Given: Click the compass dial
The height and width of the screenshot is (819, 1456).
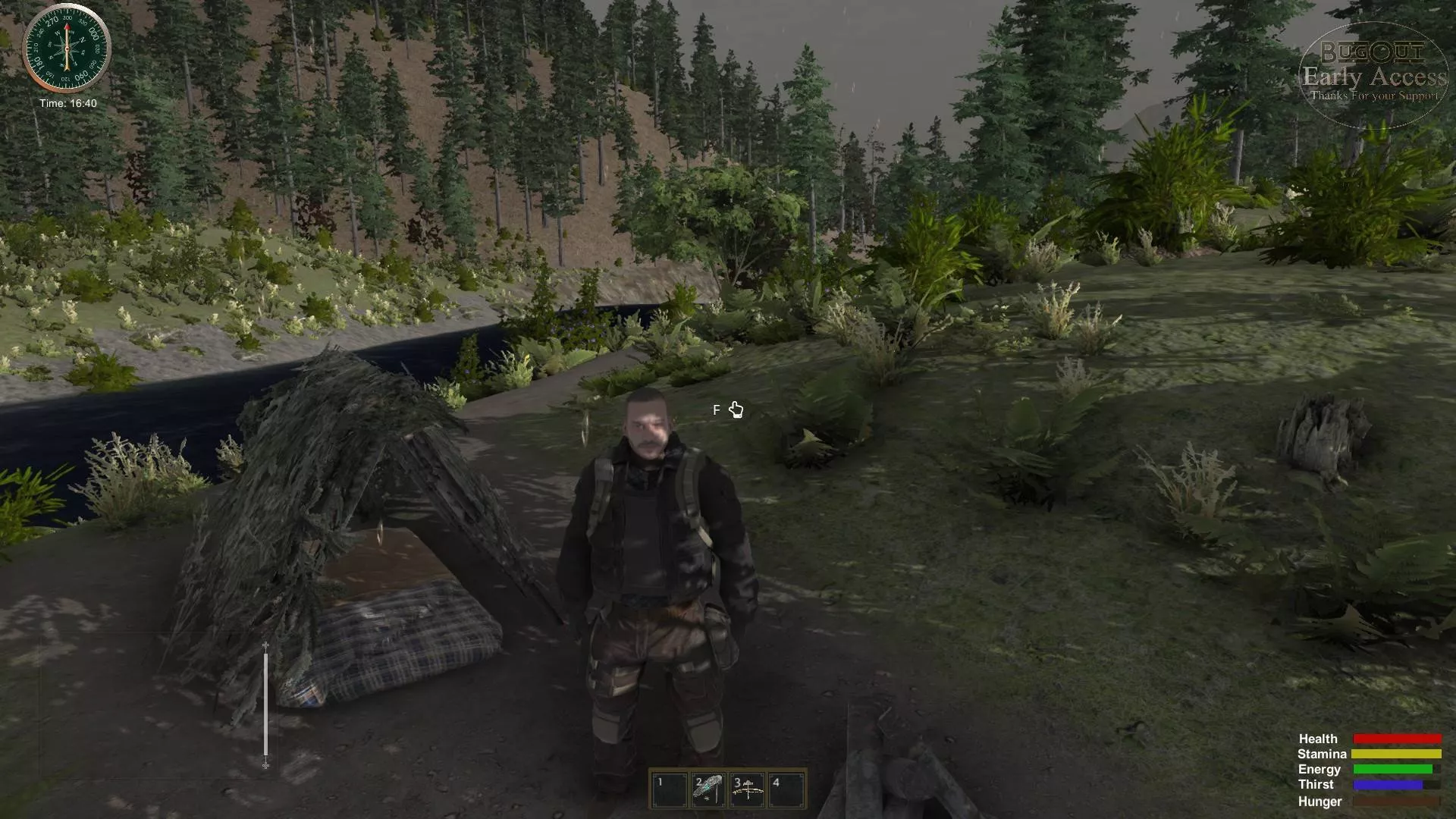Looking at the screenshot, I should [x=67, y=48].
